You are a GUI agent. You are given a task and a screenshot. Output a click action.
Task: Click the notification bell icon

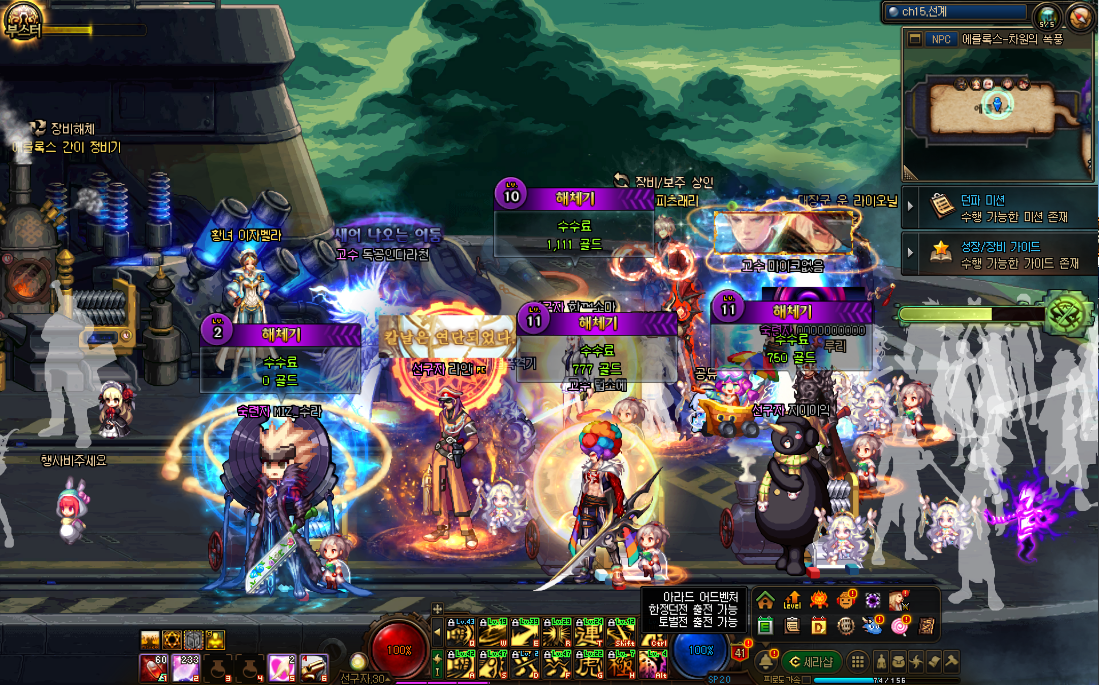pyautogui.click(x=765, y=661)
